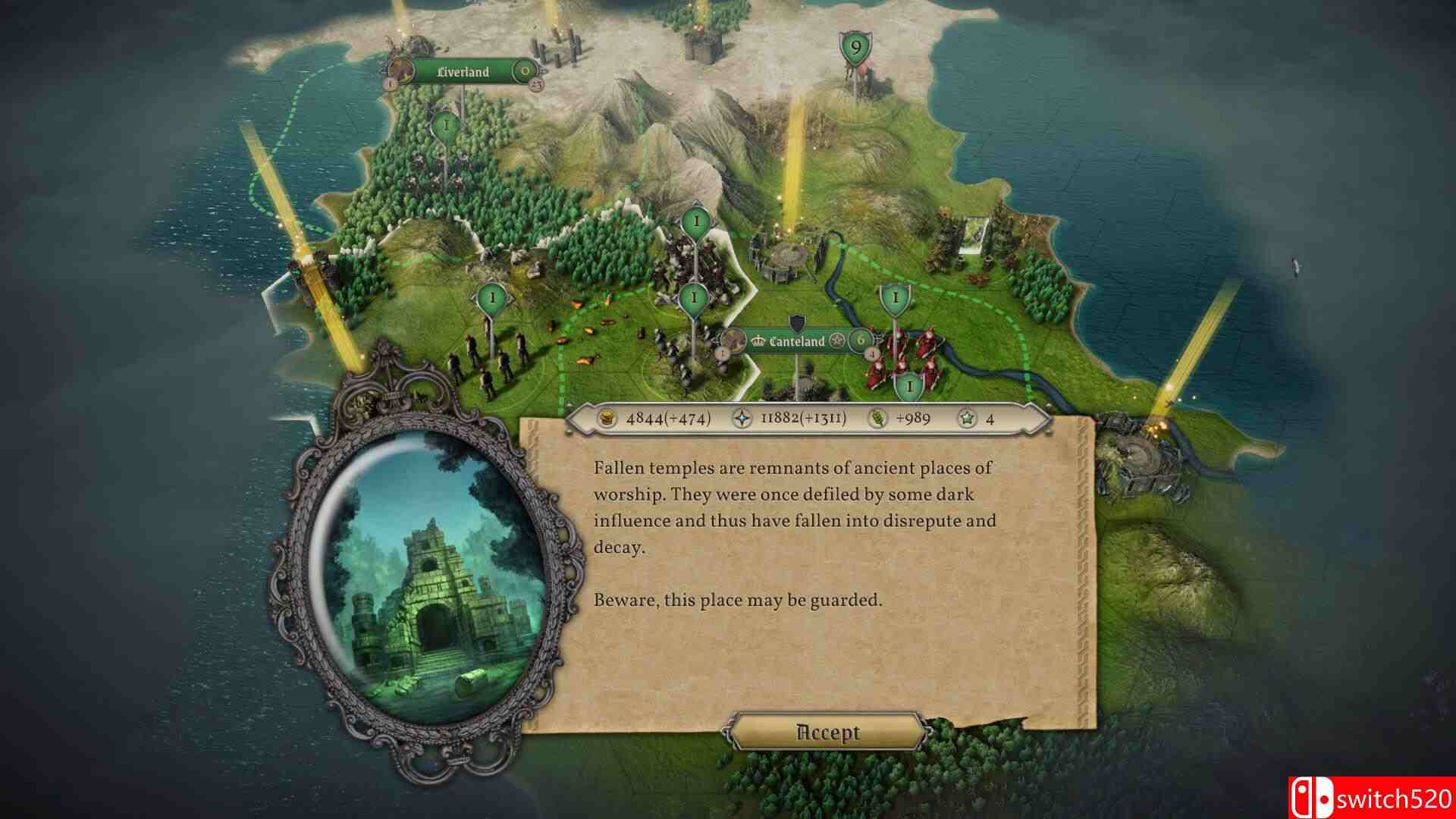
Task: Open the small 1 badge left of Liverland
Action: coord(391,85)
